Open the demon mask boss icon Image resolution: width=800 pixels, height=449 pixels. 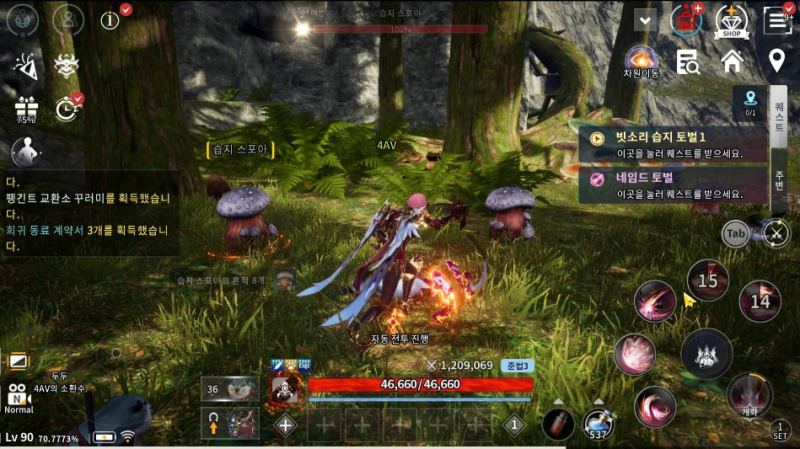click(x=67, y=64)
